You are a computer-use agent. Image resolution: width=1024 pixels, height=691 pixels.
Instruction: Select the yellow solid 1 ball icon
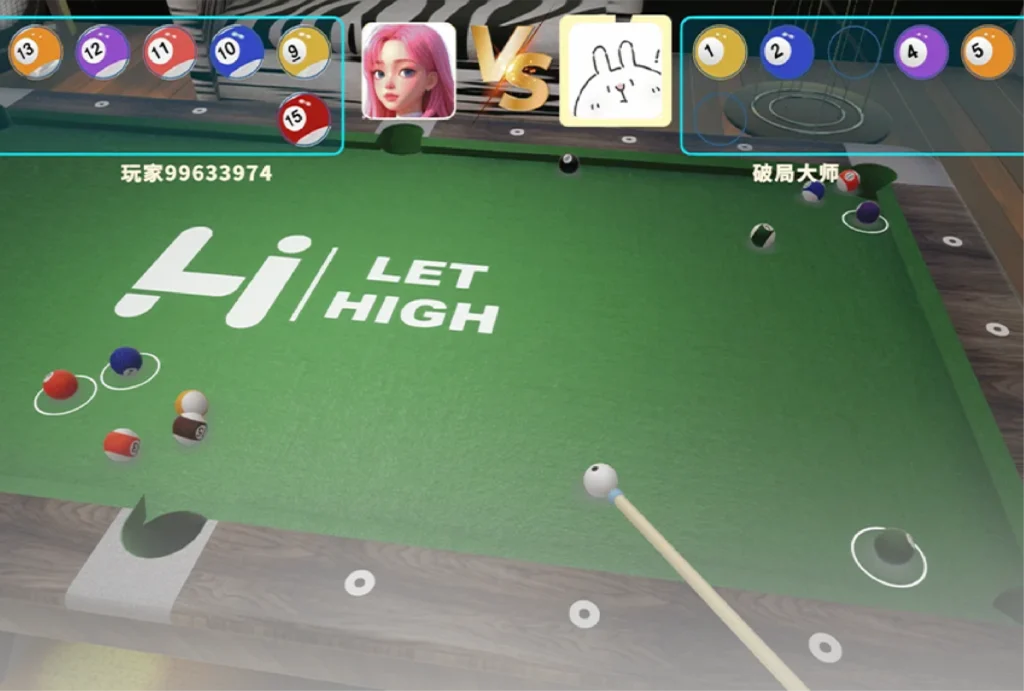pos(720,52)
